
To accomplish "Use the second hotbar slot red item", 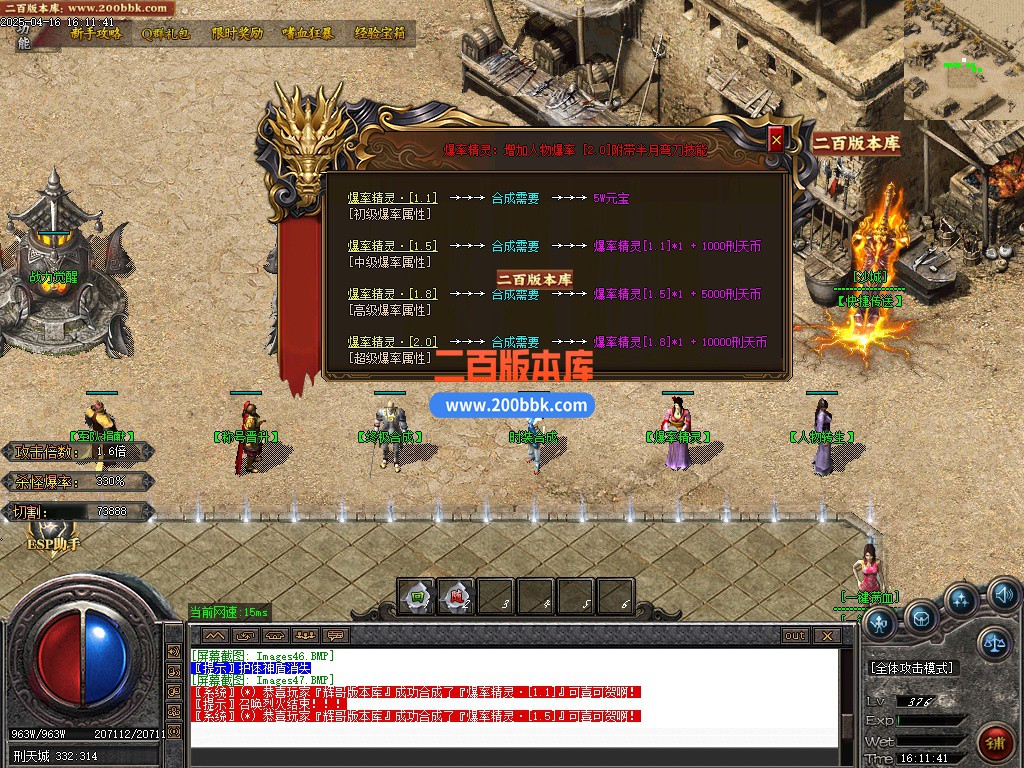I will click(456, 597).
